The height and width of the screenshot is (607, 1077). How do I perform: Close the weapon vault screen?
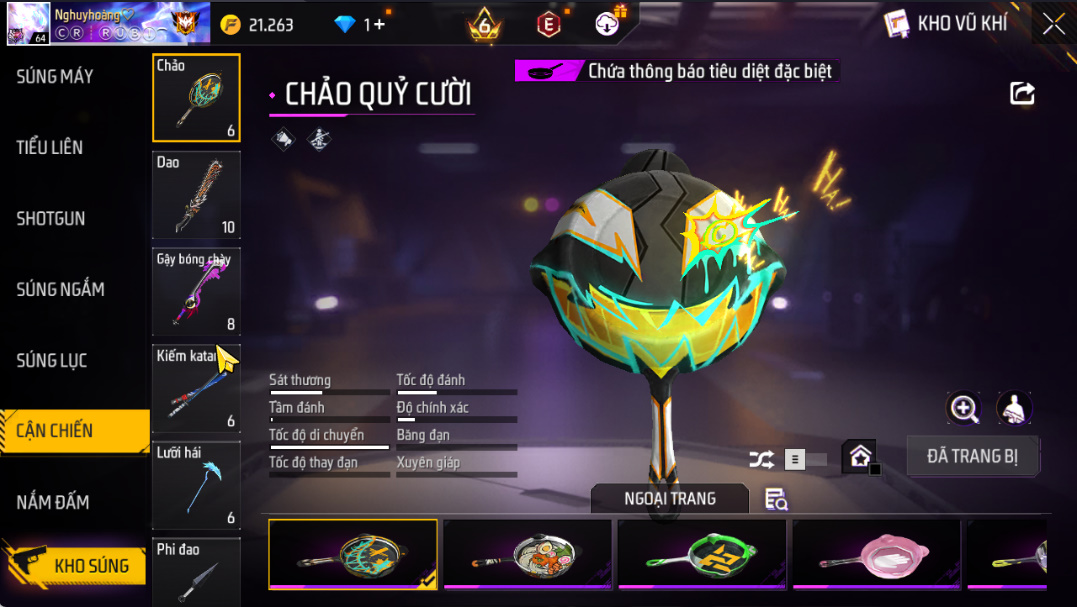(x=1053, y=24)
